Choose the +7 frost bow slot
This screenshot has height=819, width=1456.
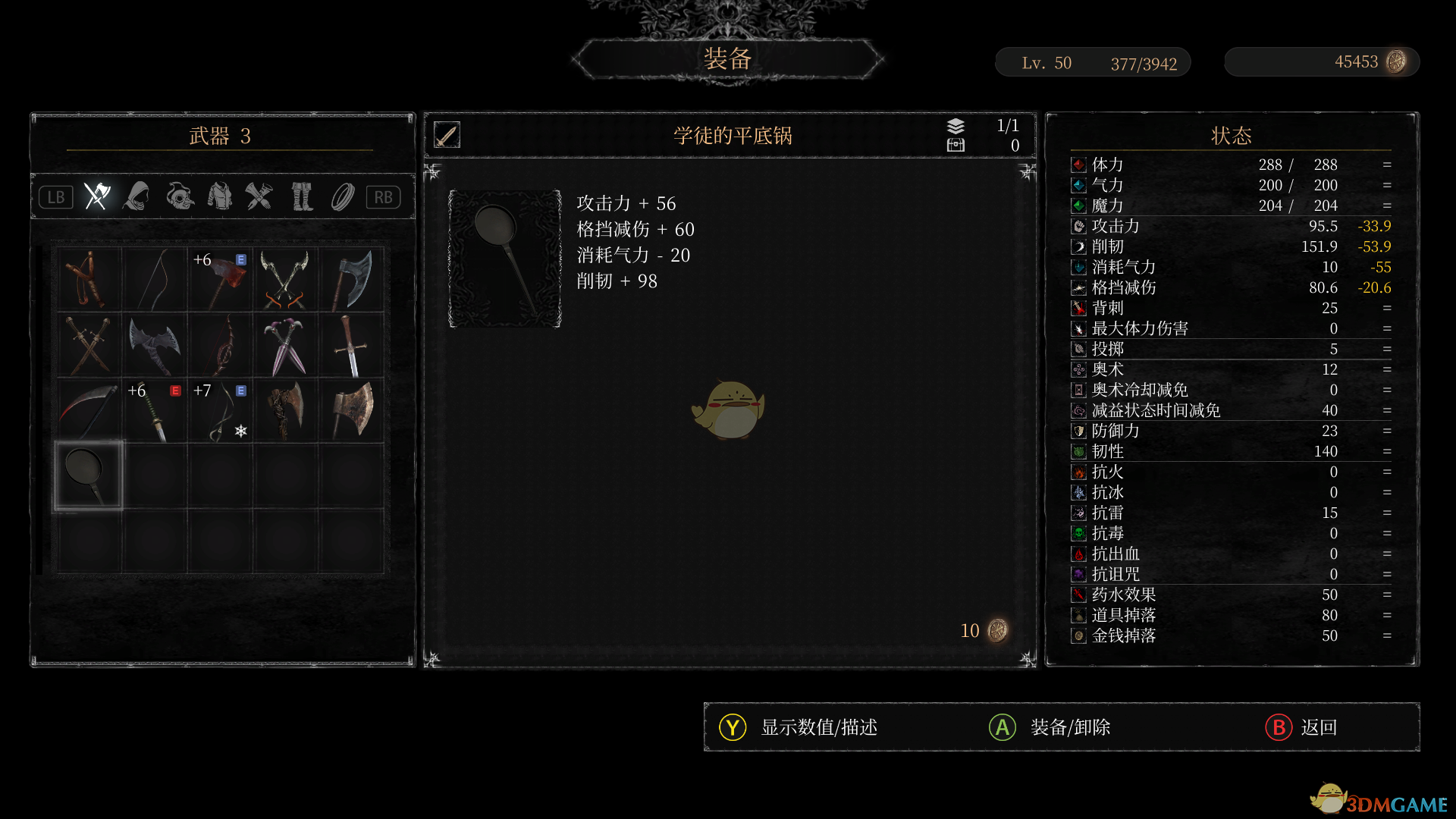(x=221, y=411)
